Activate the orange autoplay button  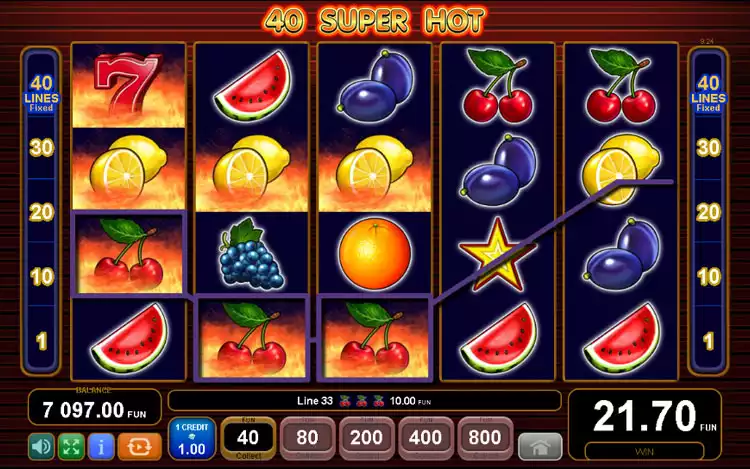coord(139,444)
